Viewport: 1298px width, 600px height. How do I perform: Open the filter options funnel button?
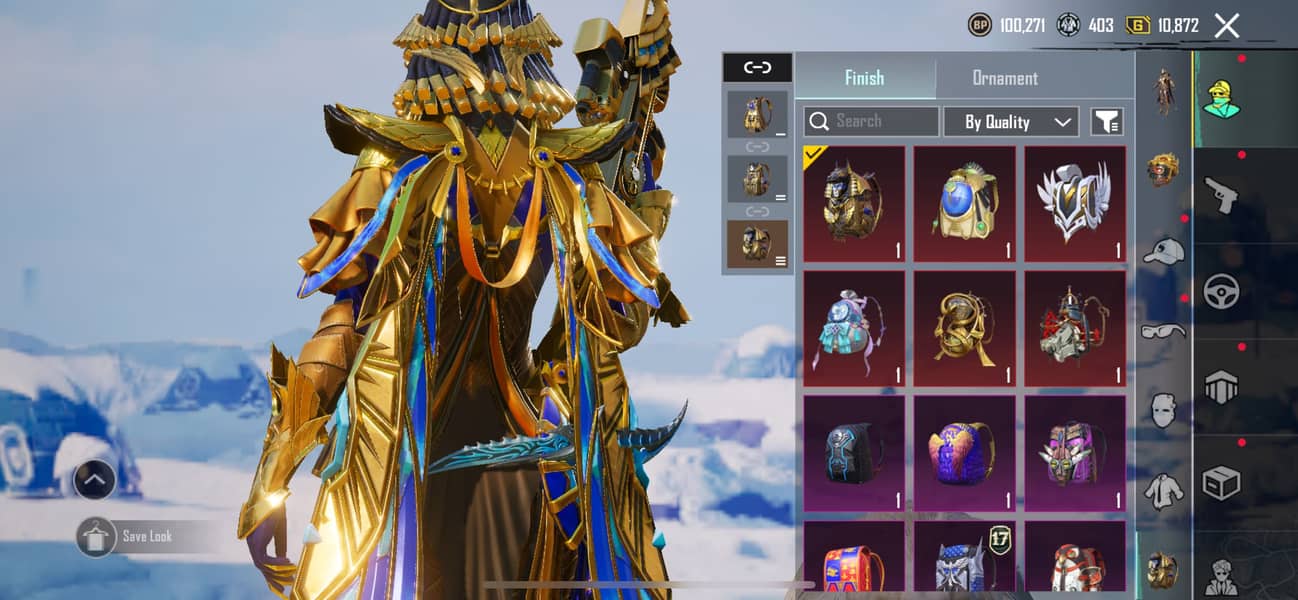1106,121
